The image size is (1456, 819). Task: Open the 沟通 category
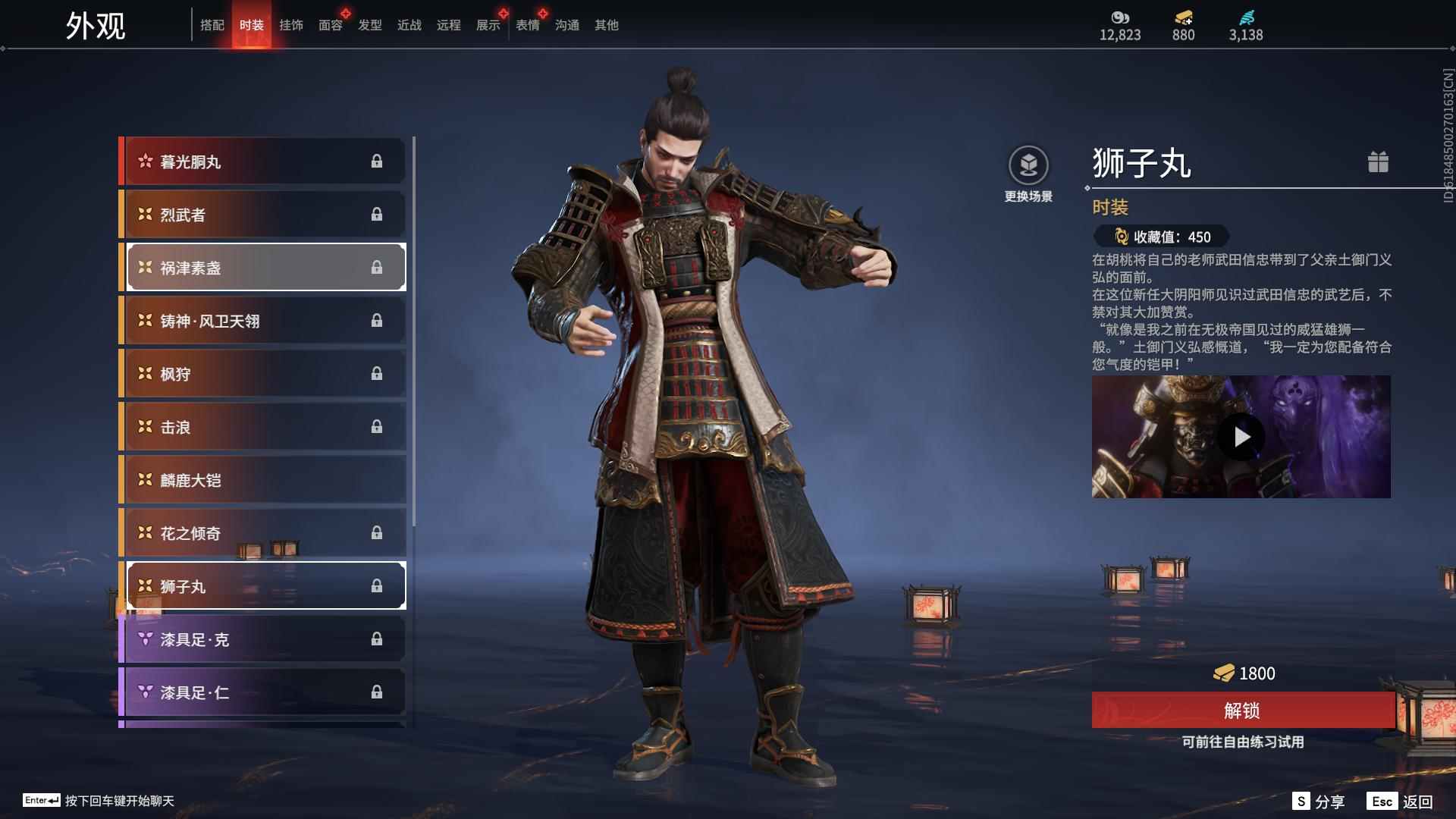point(566,25)
